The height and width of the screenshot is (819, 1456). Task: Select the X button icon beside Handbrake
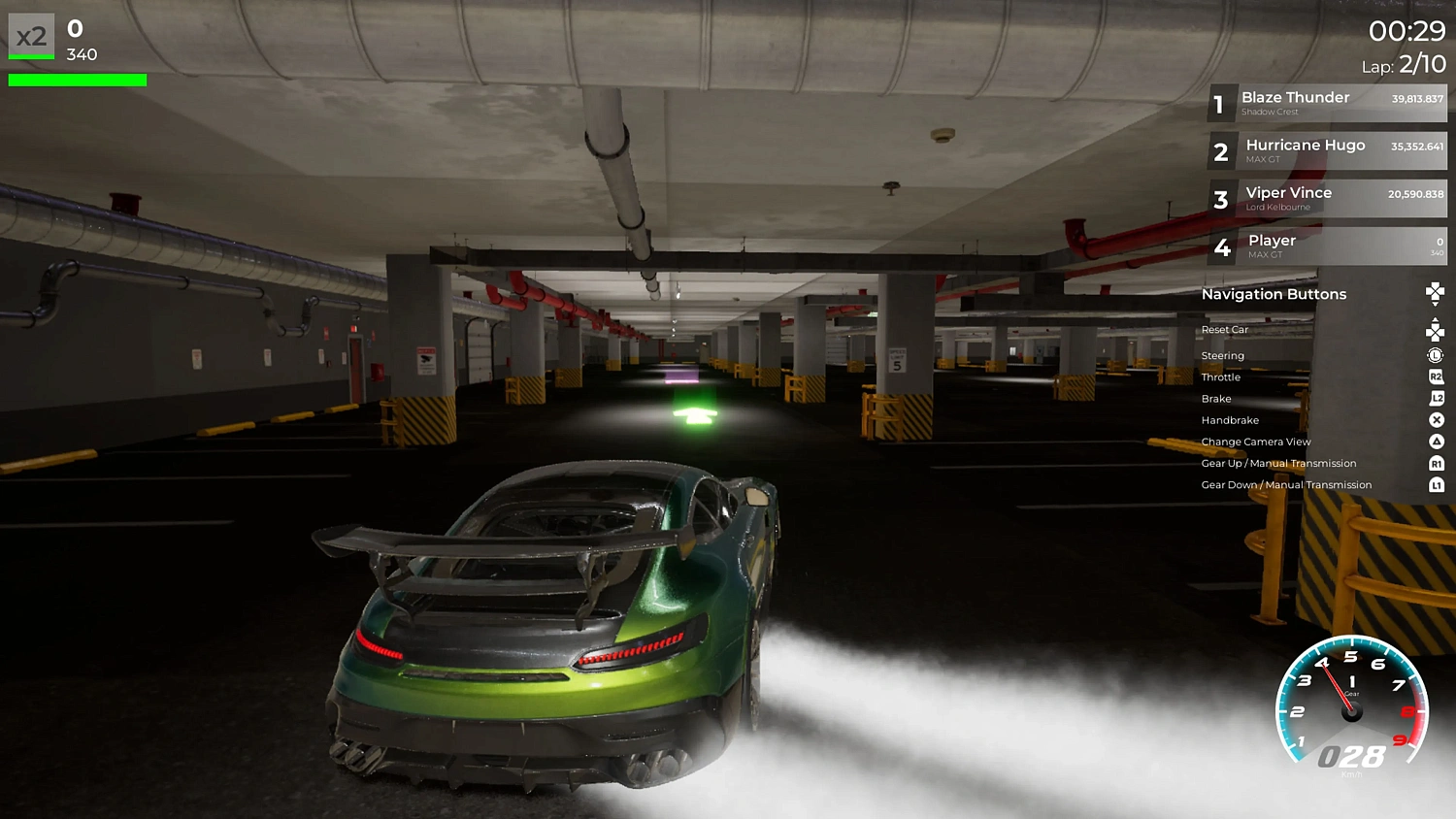[1435, 419]
